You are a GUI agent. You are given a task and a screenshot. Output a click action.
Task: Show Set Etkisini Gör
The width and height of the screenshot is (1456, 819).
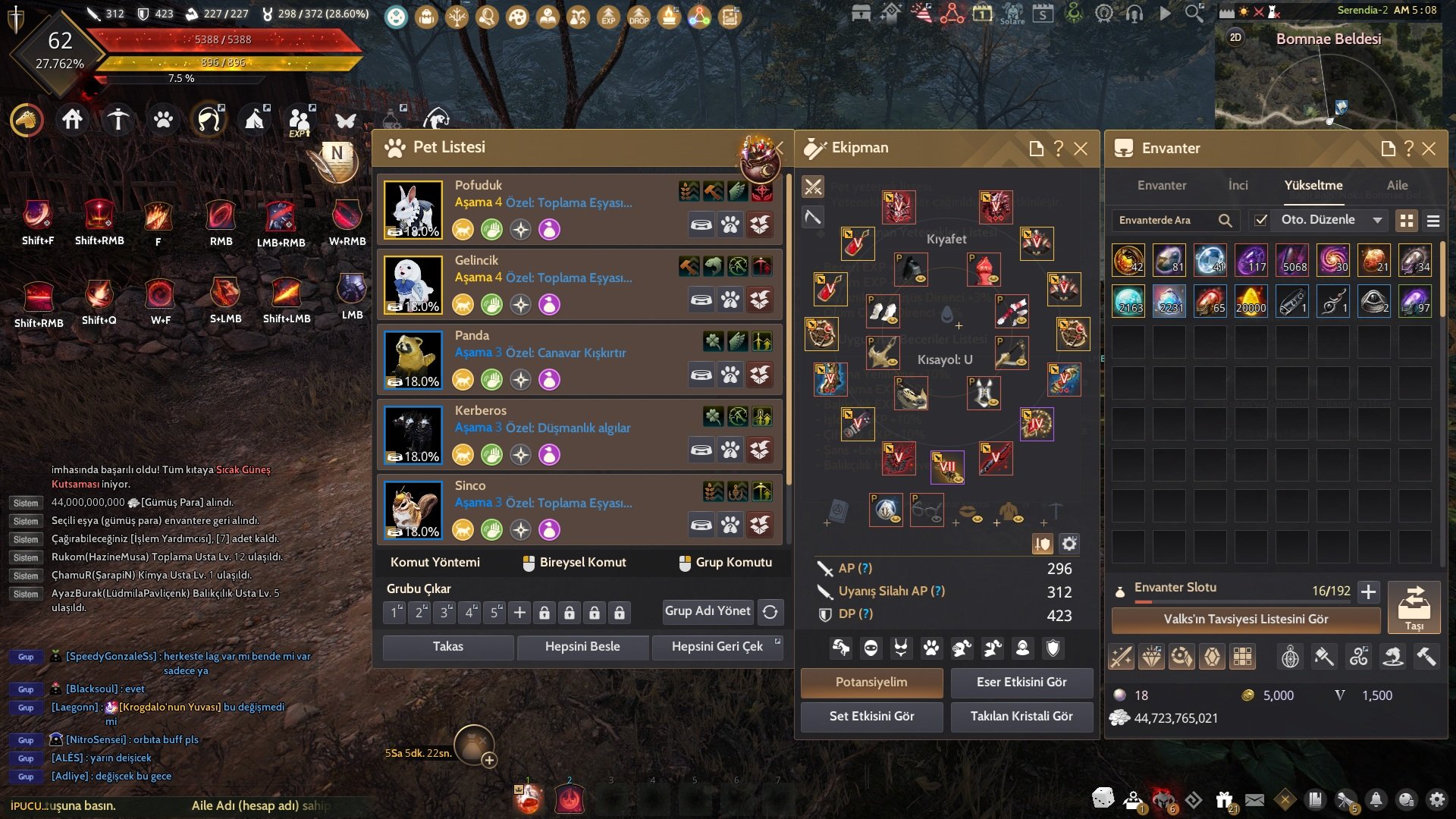pos(871,716)
